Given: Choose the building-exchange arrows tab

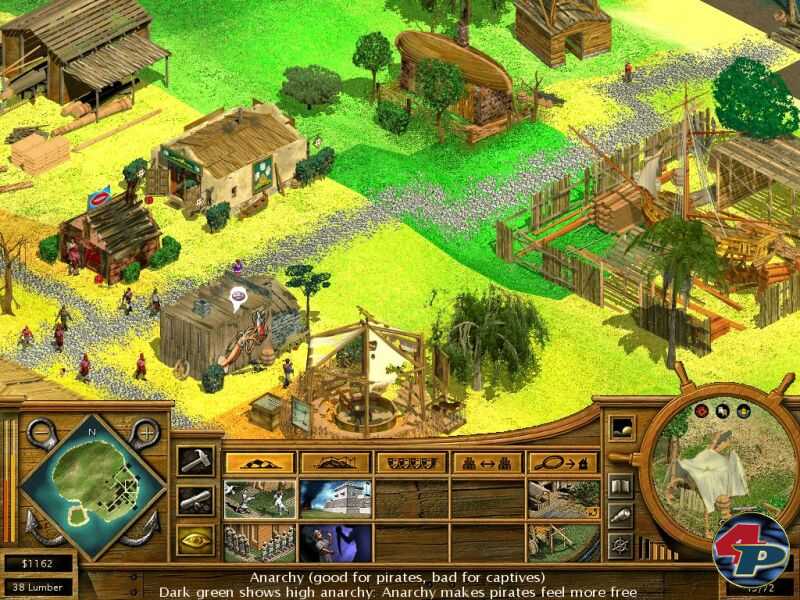Looking at the screenshot, I should coord(487,462).
